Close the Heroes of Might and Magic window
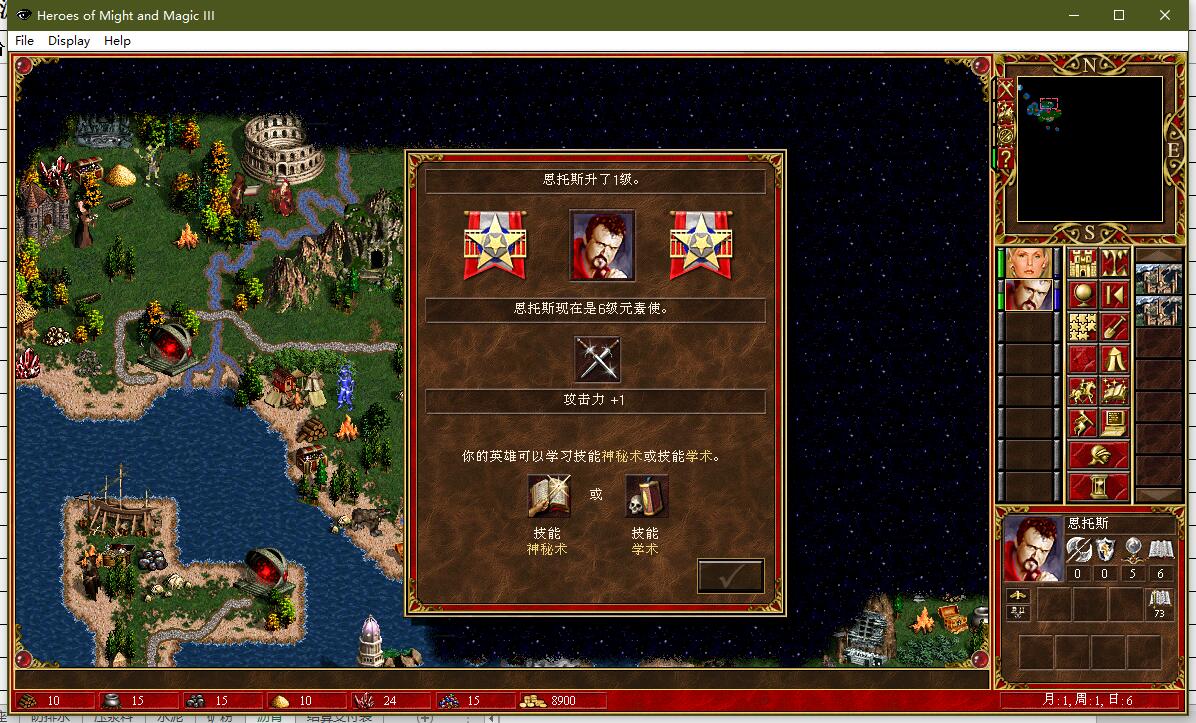This screenshot has width=1196, height=723. (x=1165, y=15)
